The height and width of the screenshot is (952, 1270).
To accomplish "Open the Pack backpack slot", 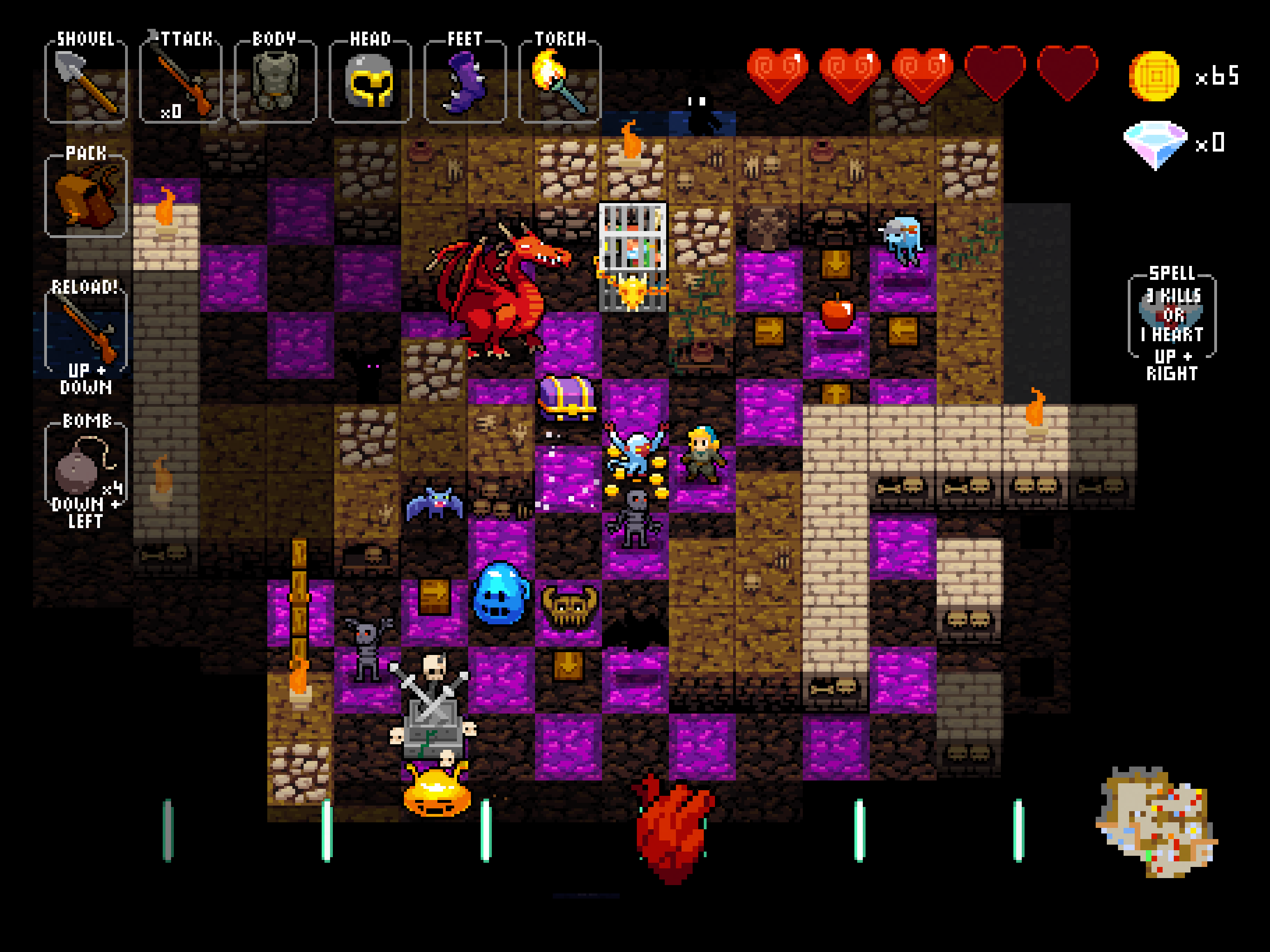I will 86,196.
